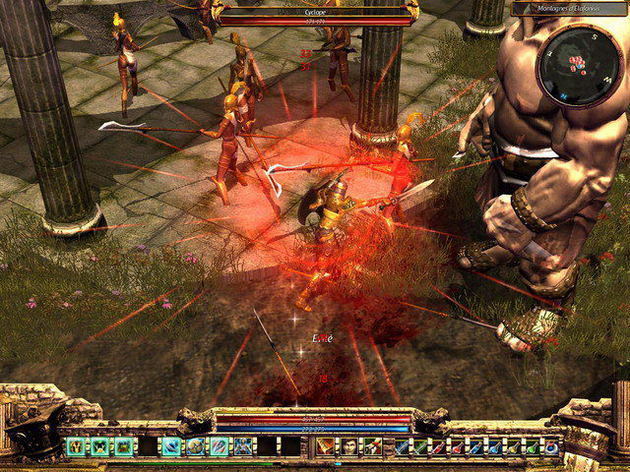This screenshot has height=472, width=630.
Task: Select the blue standing figure skill icon
Action: pyautogui.click(x=241, y=446)
